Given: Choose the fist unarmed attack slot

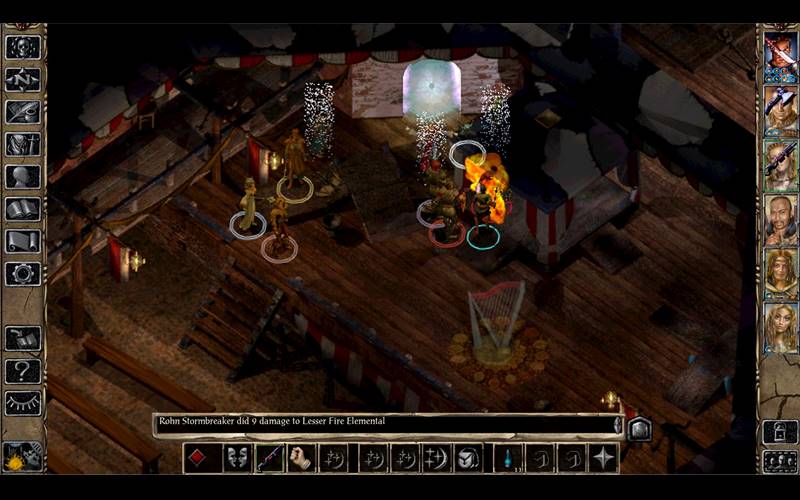Looking at the screenshot, I should [x=302, y=458].
